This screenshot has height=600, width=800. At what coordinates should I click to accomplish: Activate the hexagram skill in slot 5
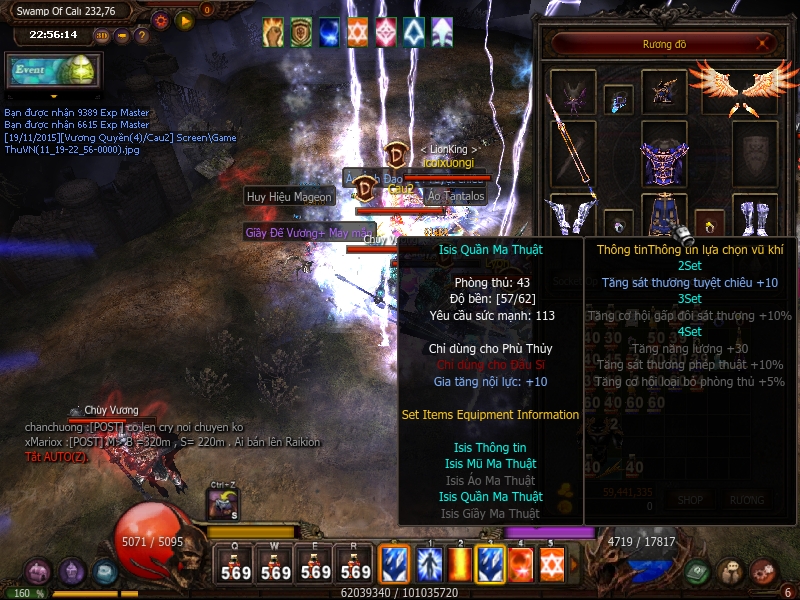(551, 563)
